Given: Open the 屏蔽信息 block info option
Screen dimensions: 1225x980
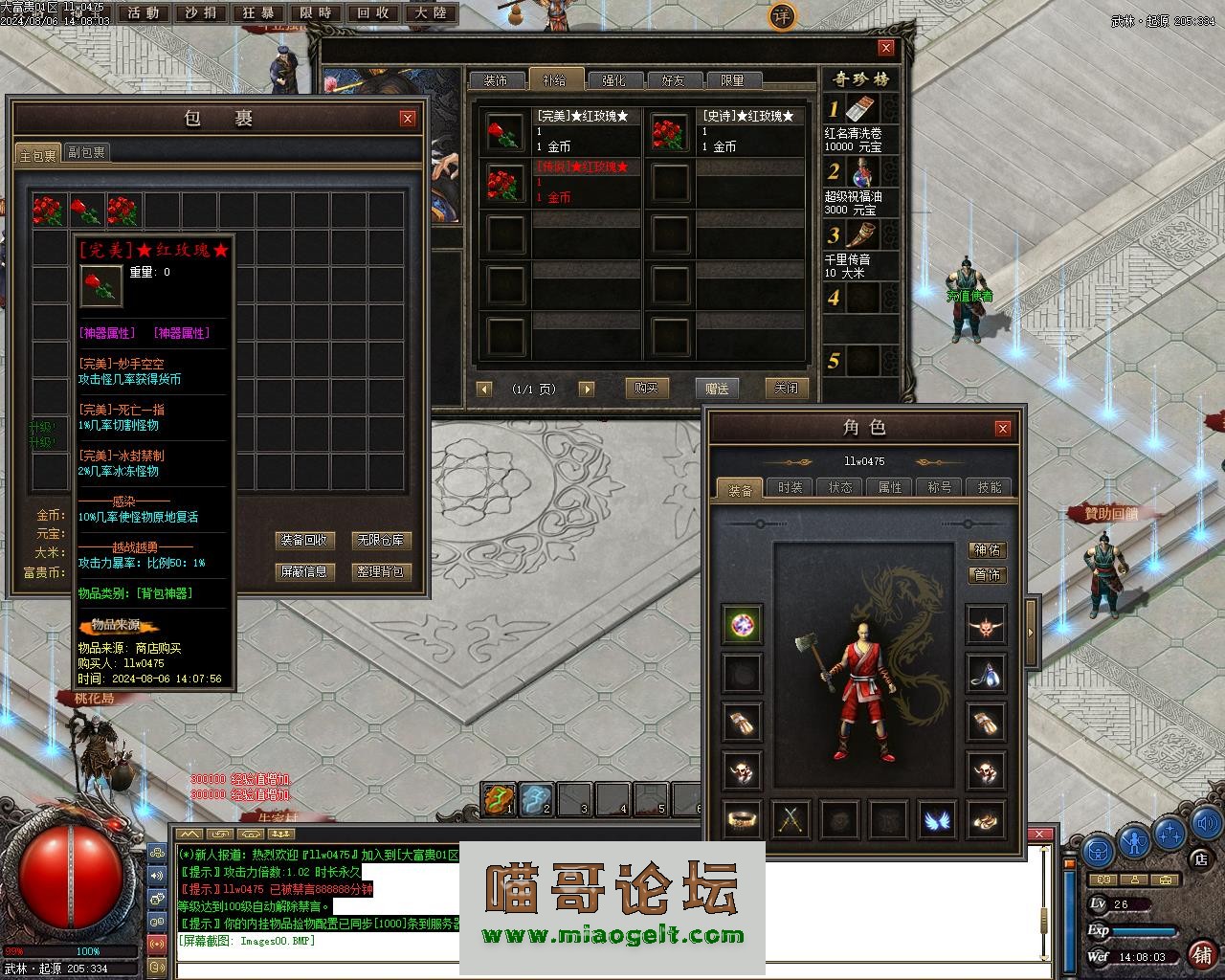Looking at the screenshot, I should (303, 572).
